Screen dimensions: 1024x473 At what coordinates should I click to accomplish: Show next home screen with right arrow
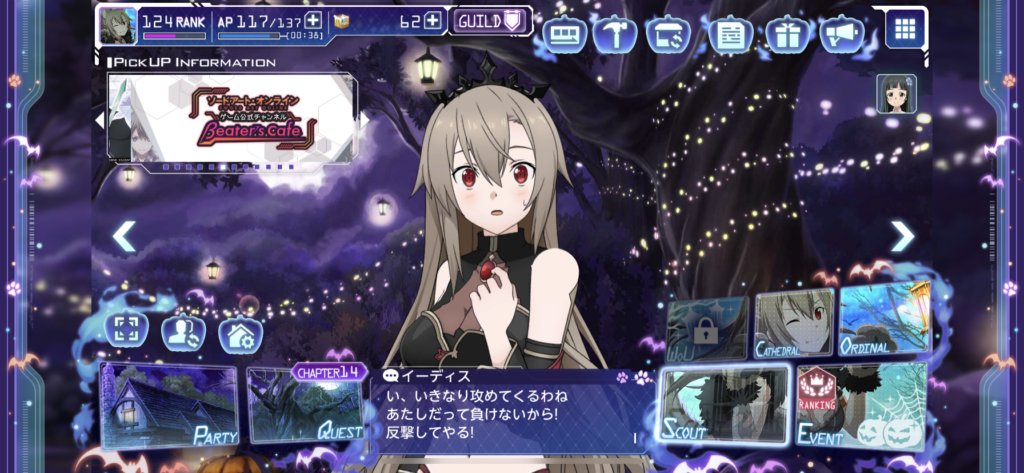[x=902, y=237]
